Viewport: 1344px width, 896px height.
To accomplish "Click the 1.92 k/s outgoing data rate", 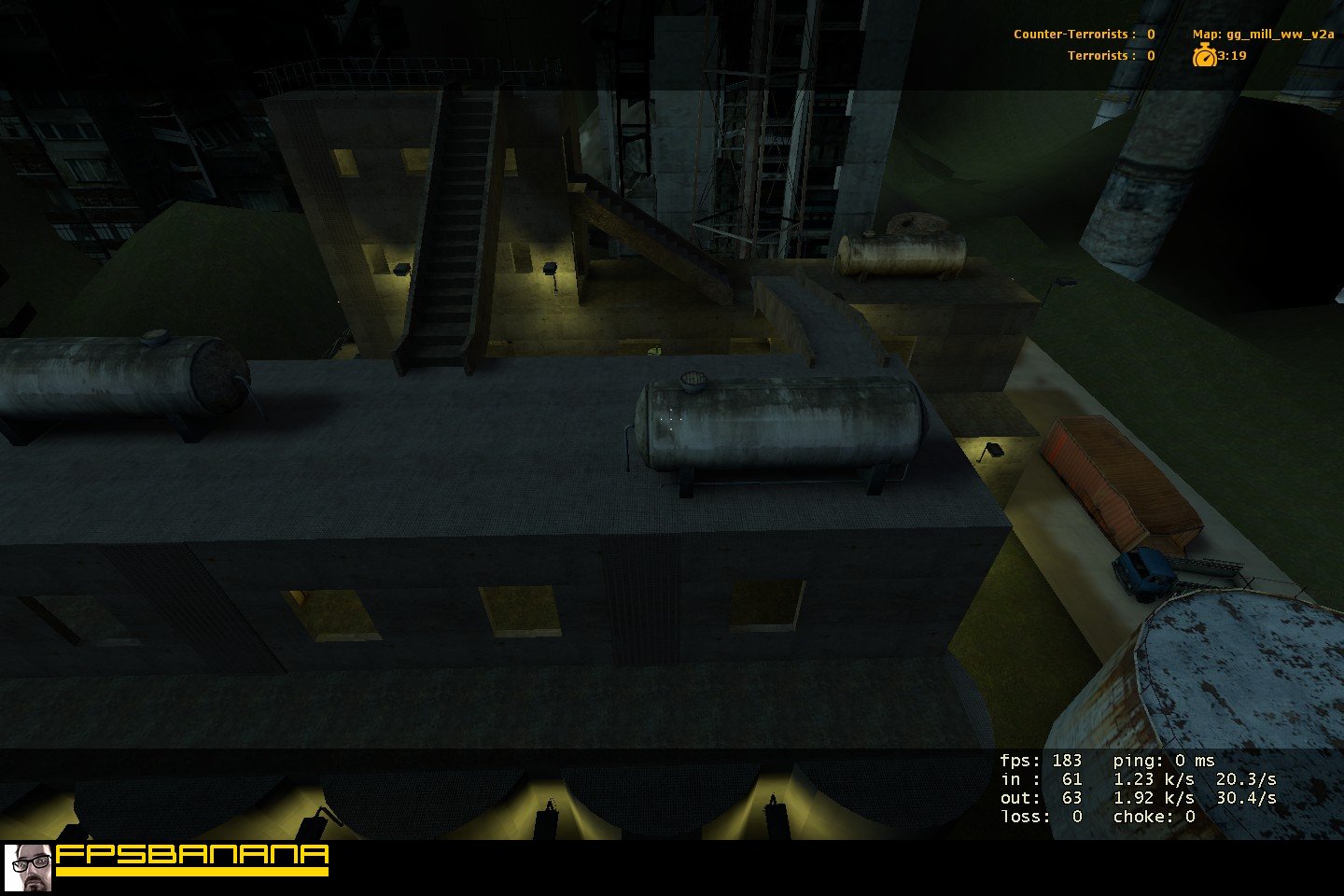I will [1154, 797].
